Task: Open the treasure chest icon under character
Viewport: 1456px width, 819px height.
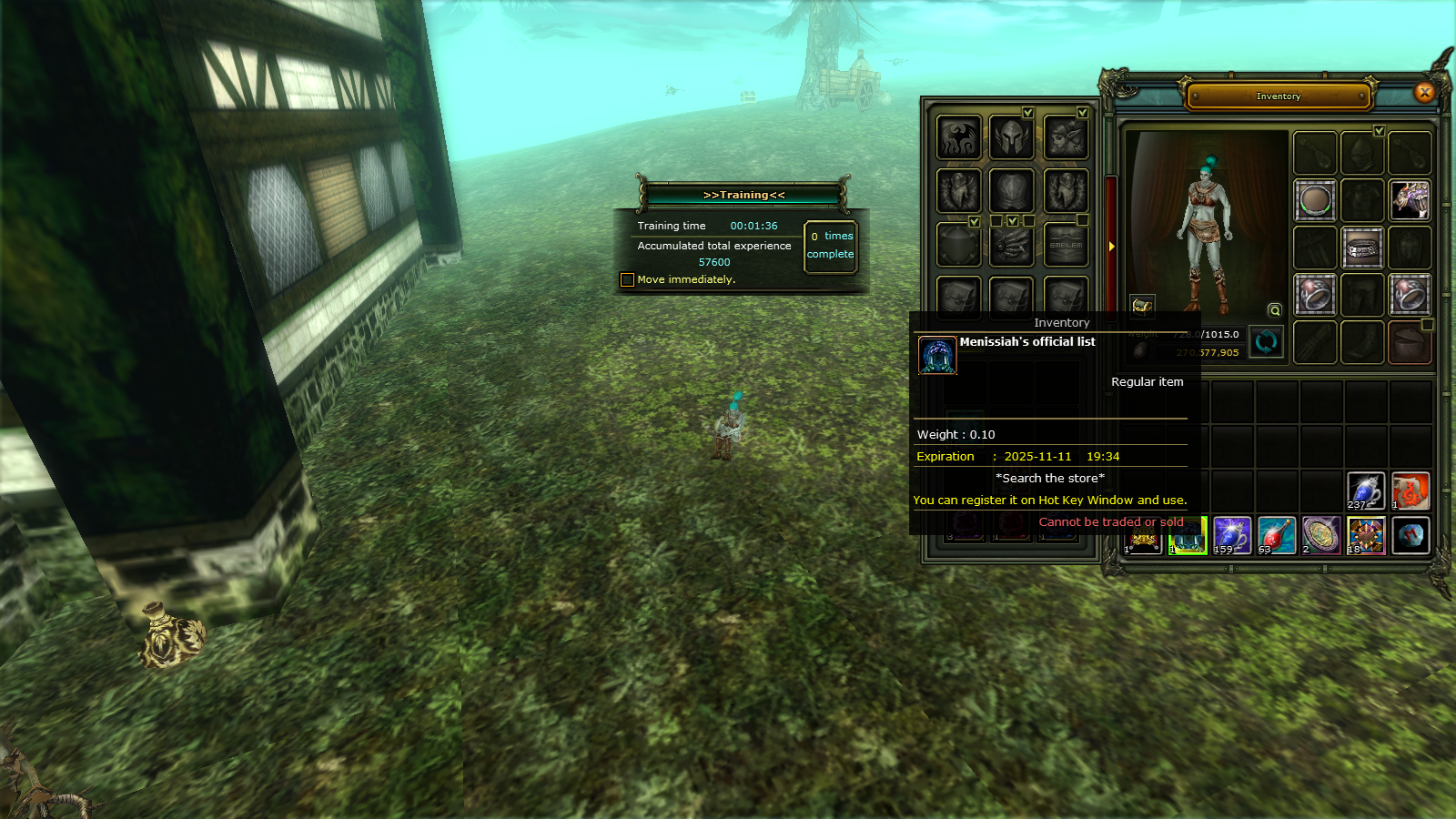Action: 1142,305
